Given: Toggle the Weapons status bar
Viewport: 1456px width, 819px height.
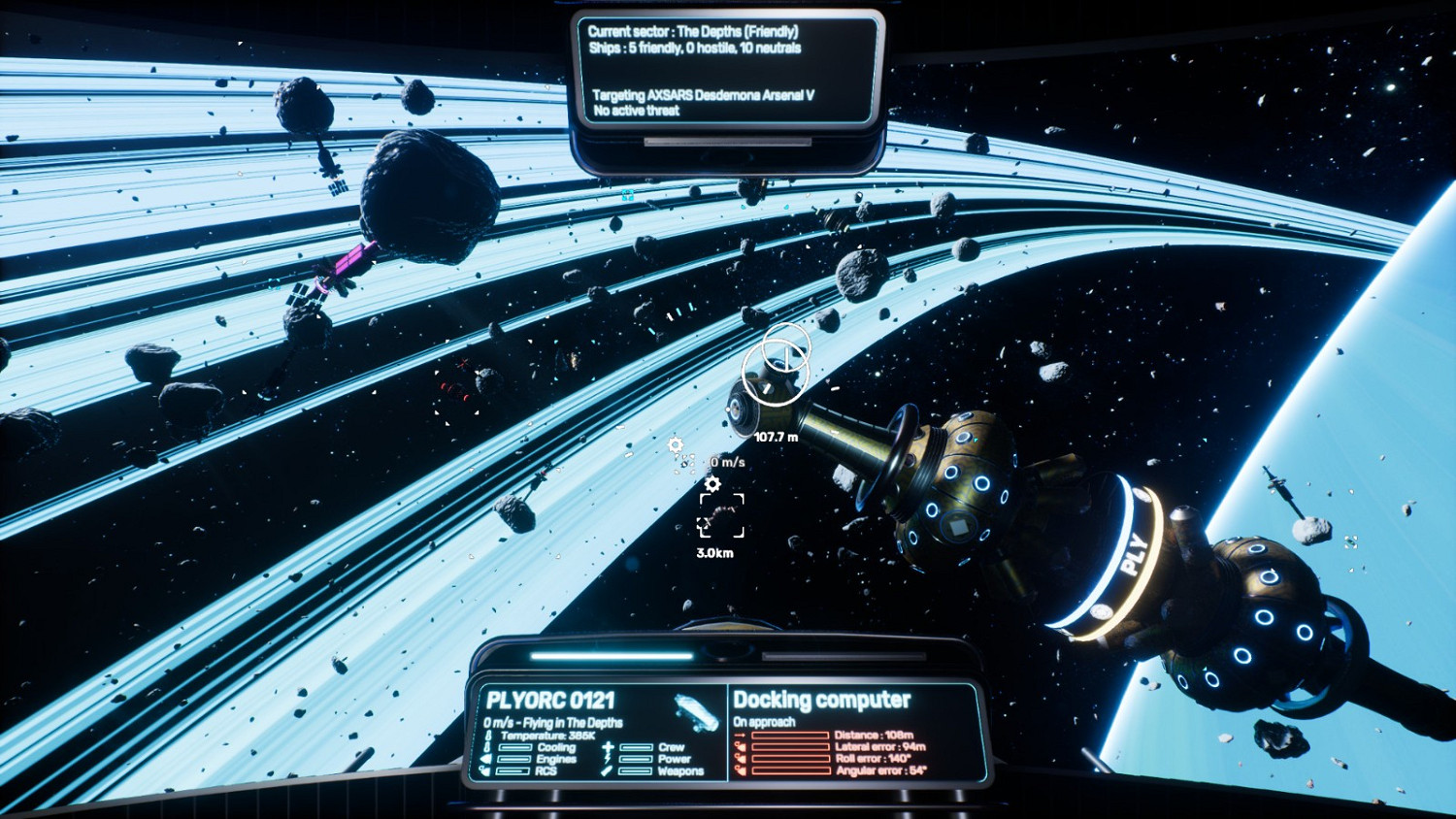Looking at the screenshot, I should (635, 770).
